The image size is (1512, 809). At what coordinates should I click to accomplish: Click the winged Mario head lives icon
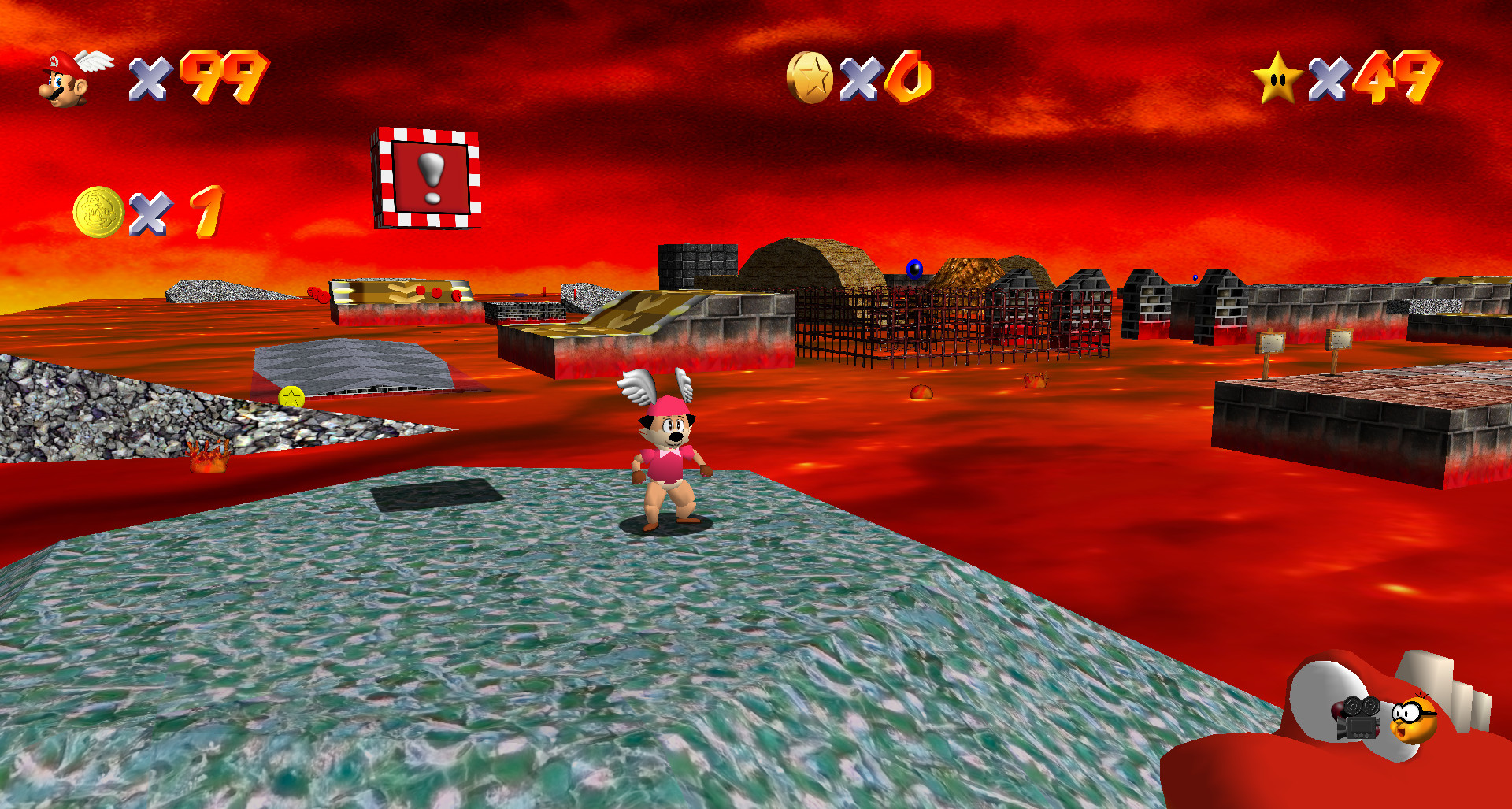[71, 79]
